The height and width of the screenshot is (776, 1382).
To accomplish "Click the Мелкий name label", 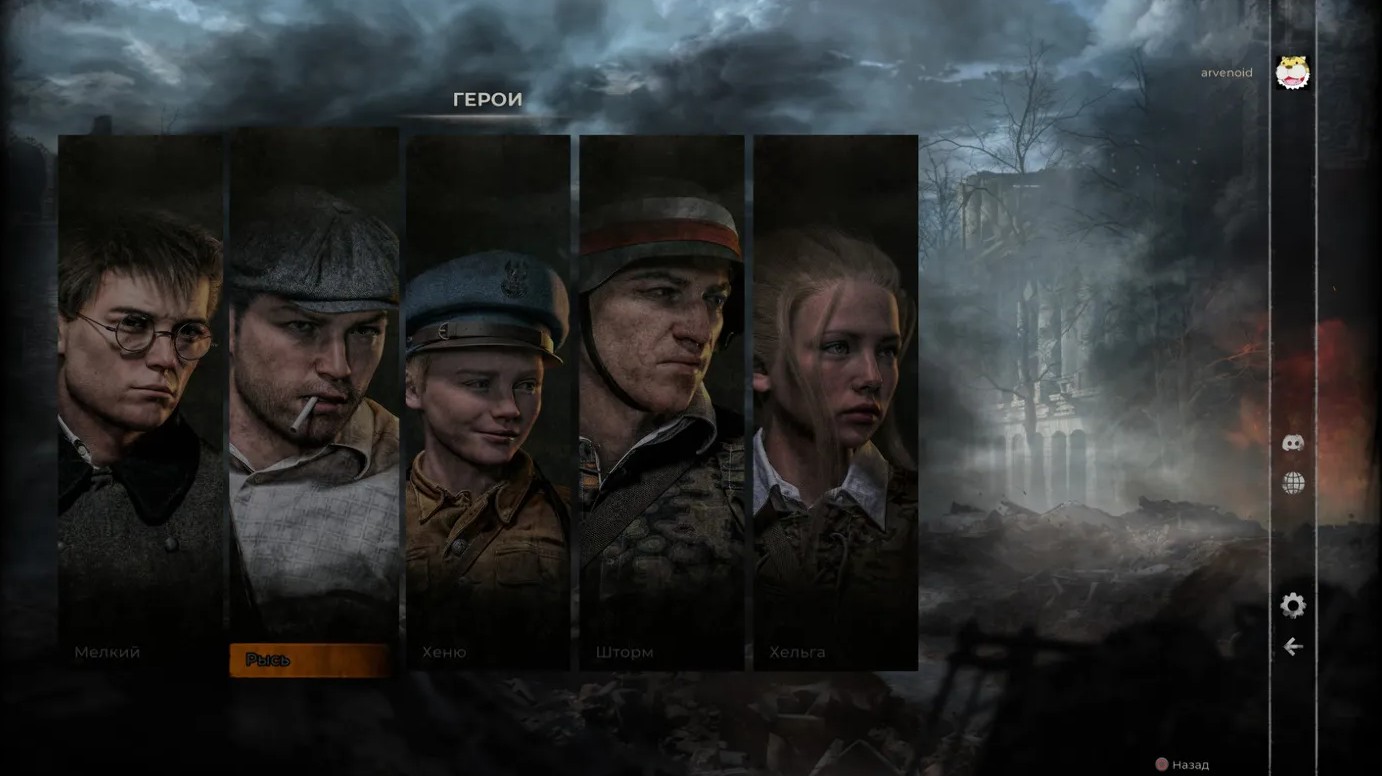I will pyautogui.click(x=107, y=651).
